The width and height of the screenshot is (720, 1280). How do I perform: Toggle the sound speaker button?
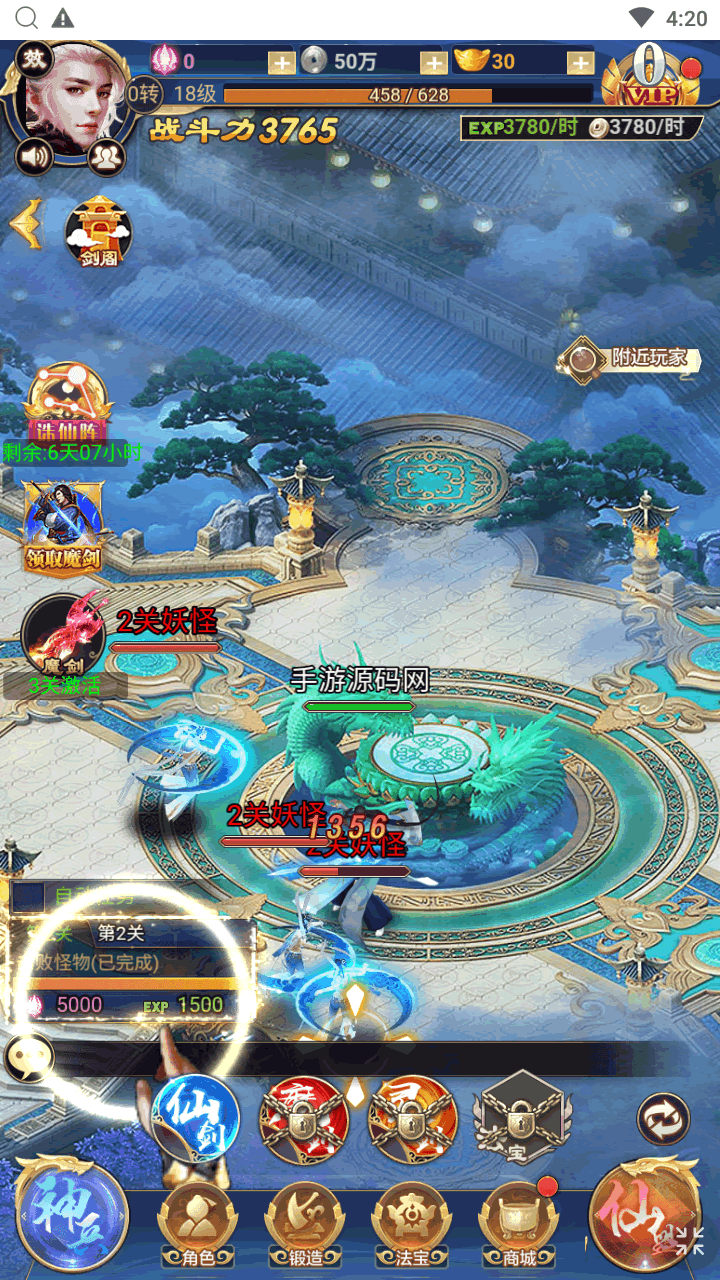pos(33,156)
